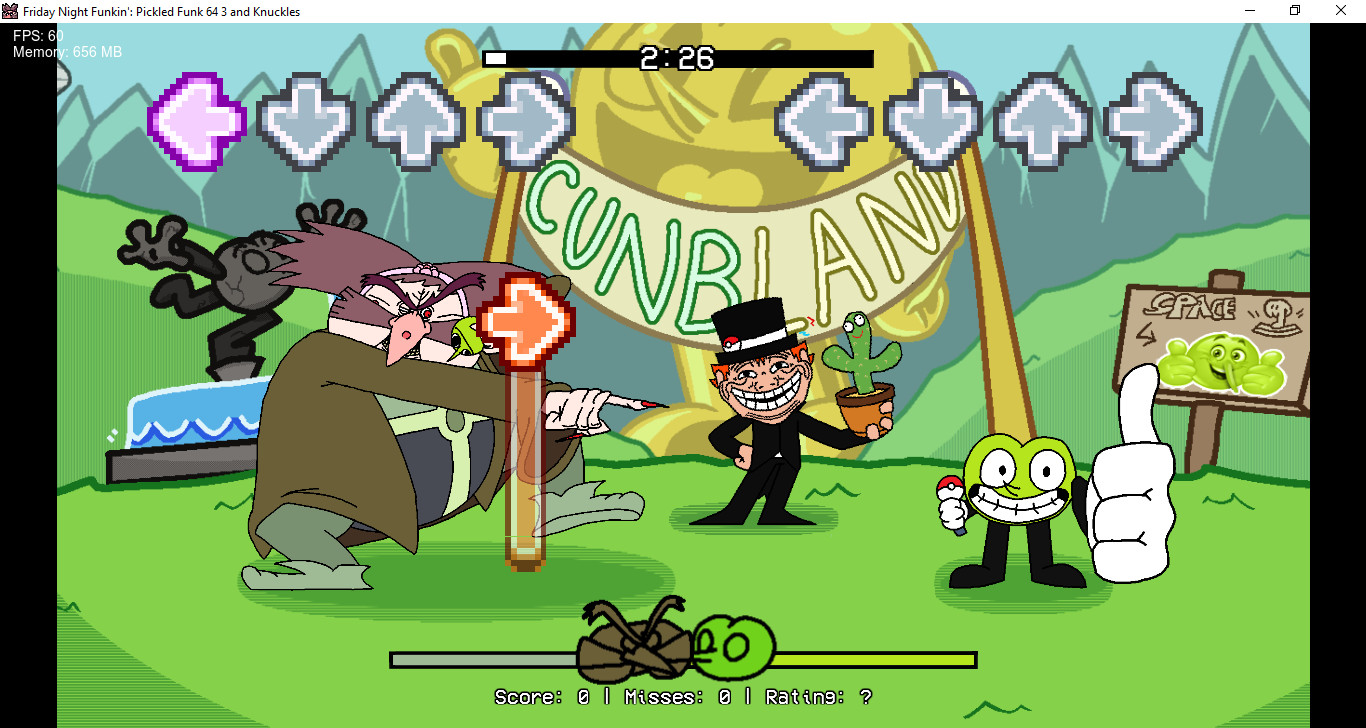Click the song timer bar showing 2:26

[680, 58]
